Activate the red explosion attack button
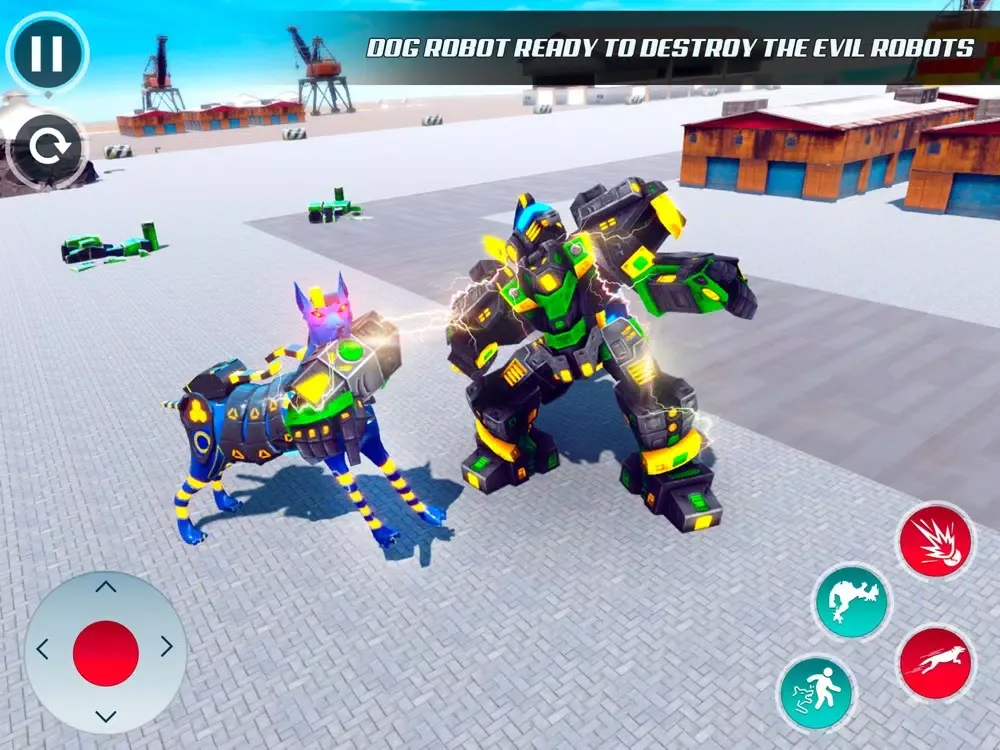The width and height of the screenshot is (1000, 750). pyautogui.click(x=935, y=541)
